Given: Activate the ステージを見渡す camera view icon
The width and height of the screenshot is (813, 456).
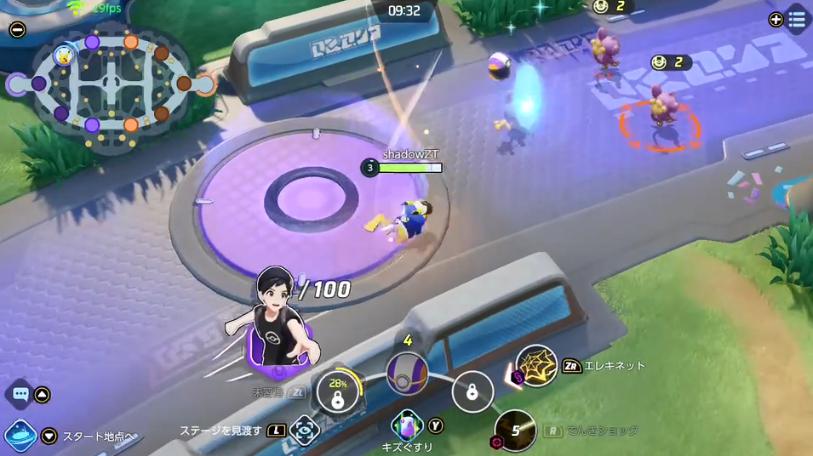Looking at the screenshot, I should (304, 431).
